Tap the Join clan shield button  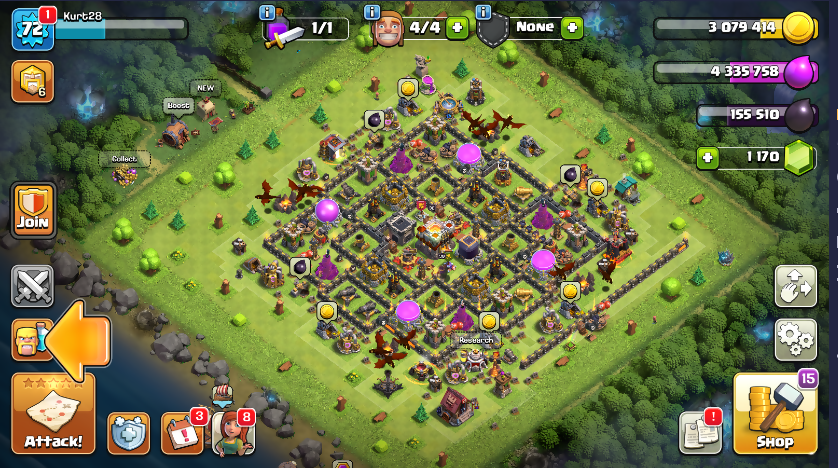(32, 210)
